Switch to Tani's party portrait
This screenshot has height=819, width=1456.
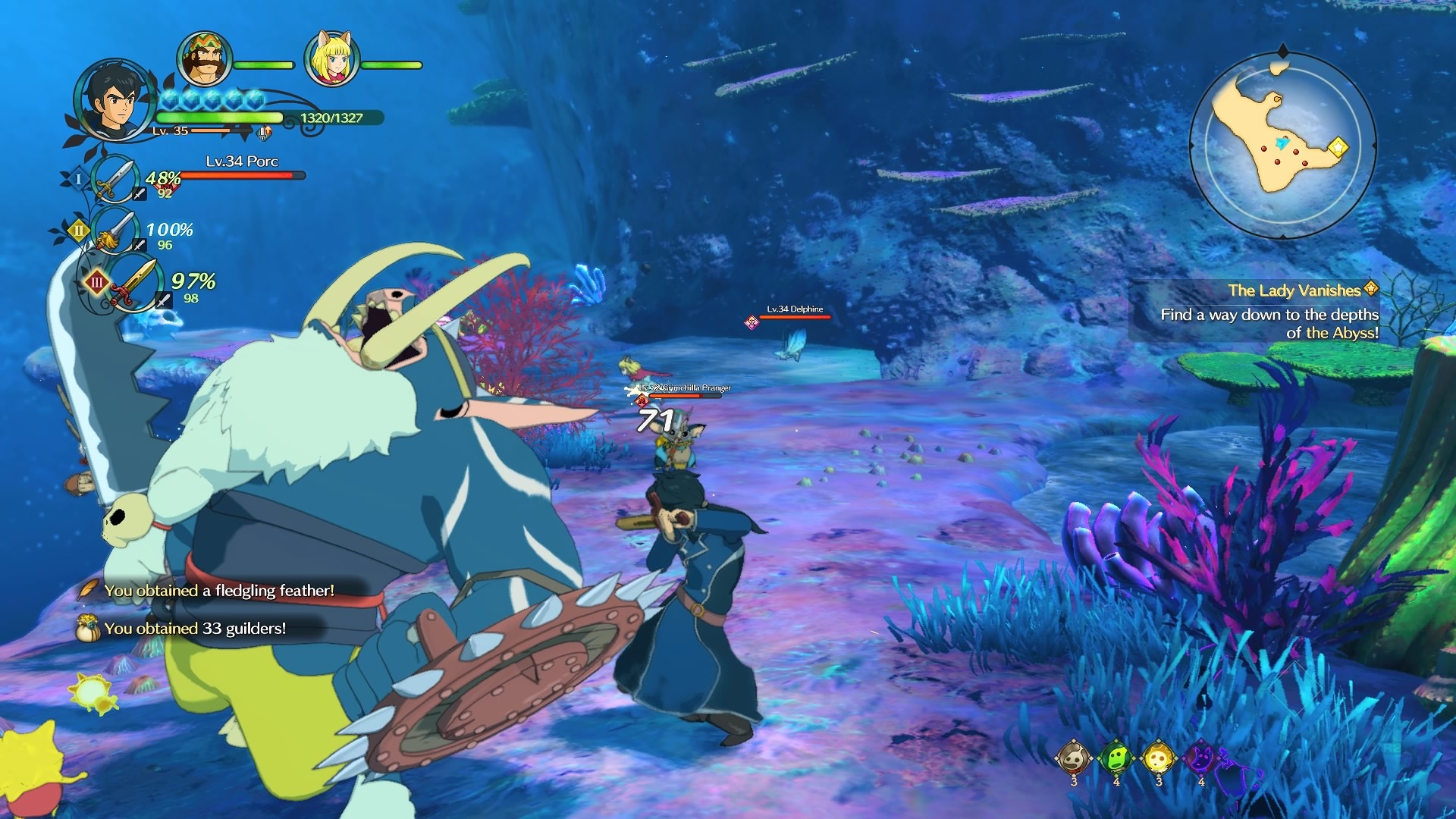pyautogui.click(x=331, y=59)
